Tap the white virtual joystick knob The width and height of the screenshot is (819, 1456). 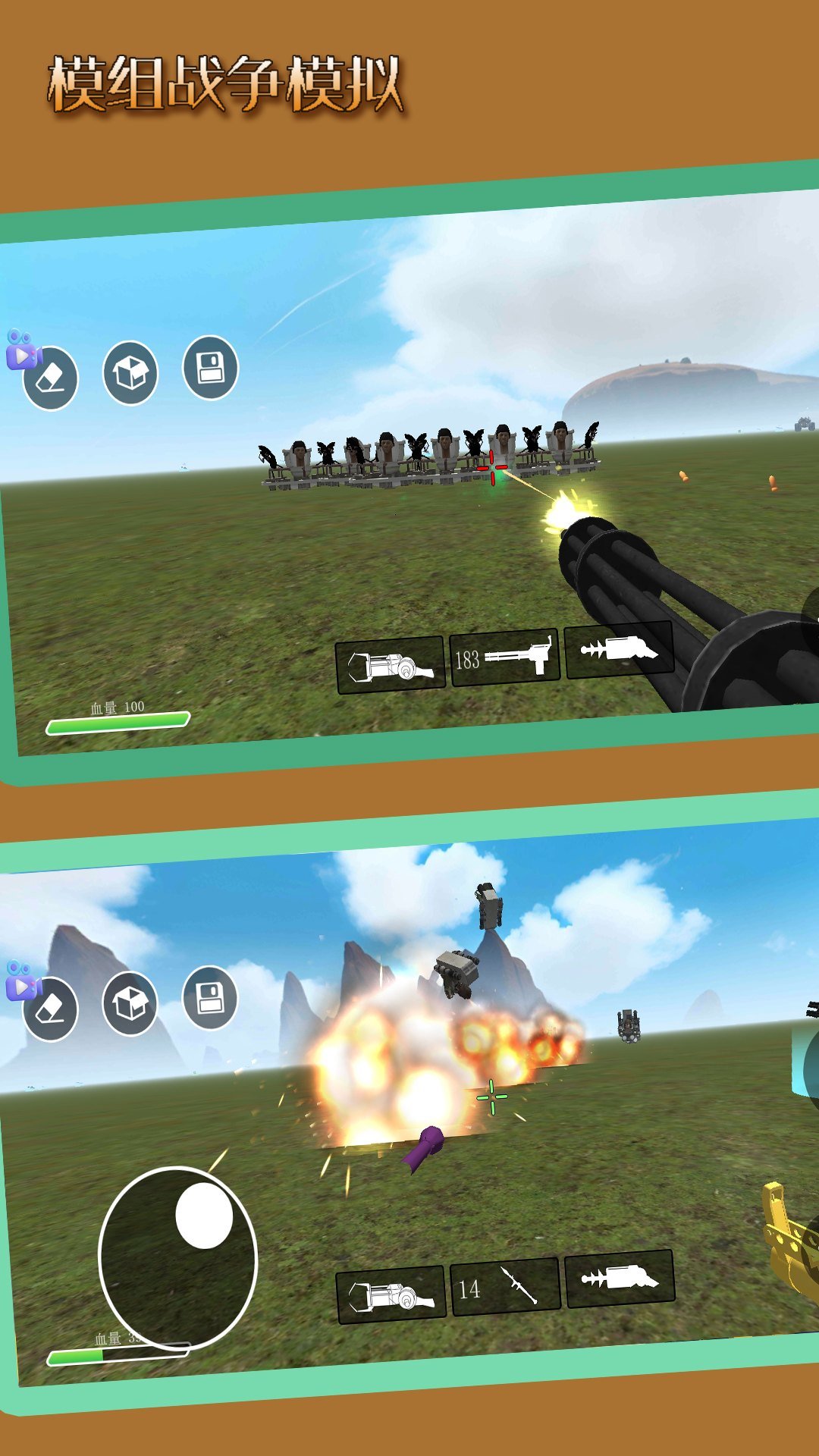204,1215
